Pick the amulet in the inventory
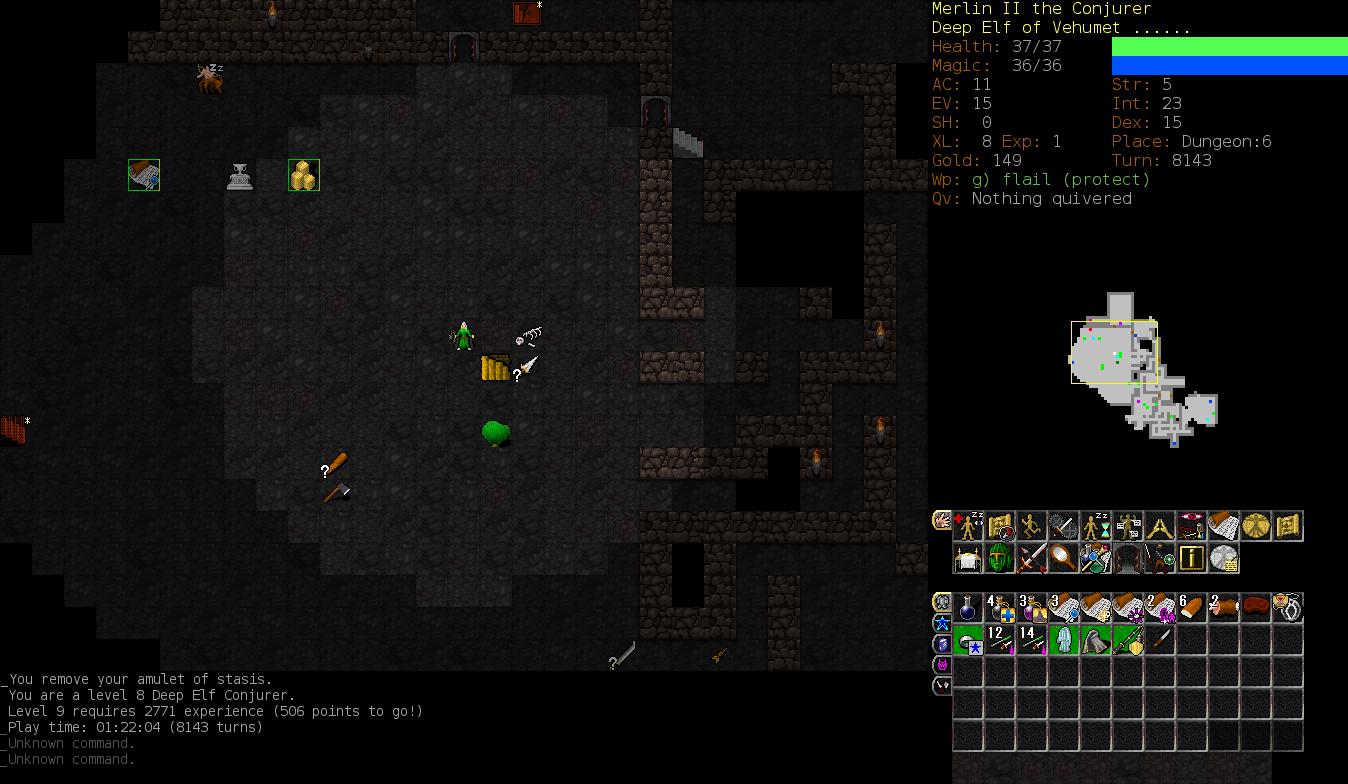Viewport: 1348px width, 784px height. pos(1288,608)
